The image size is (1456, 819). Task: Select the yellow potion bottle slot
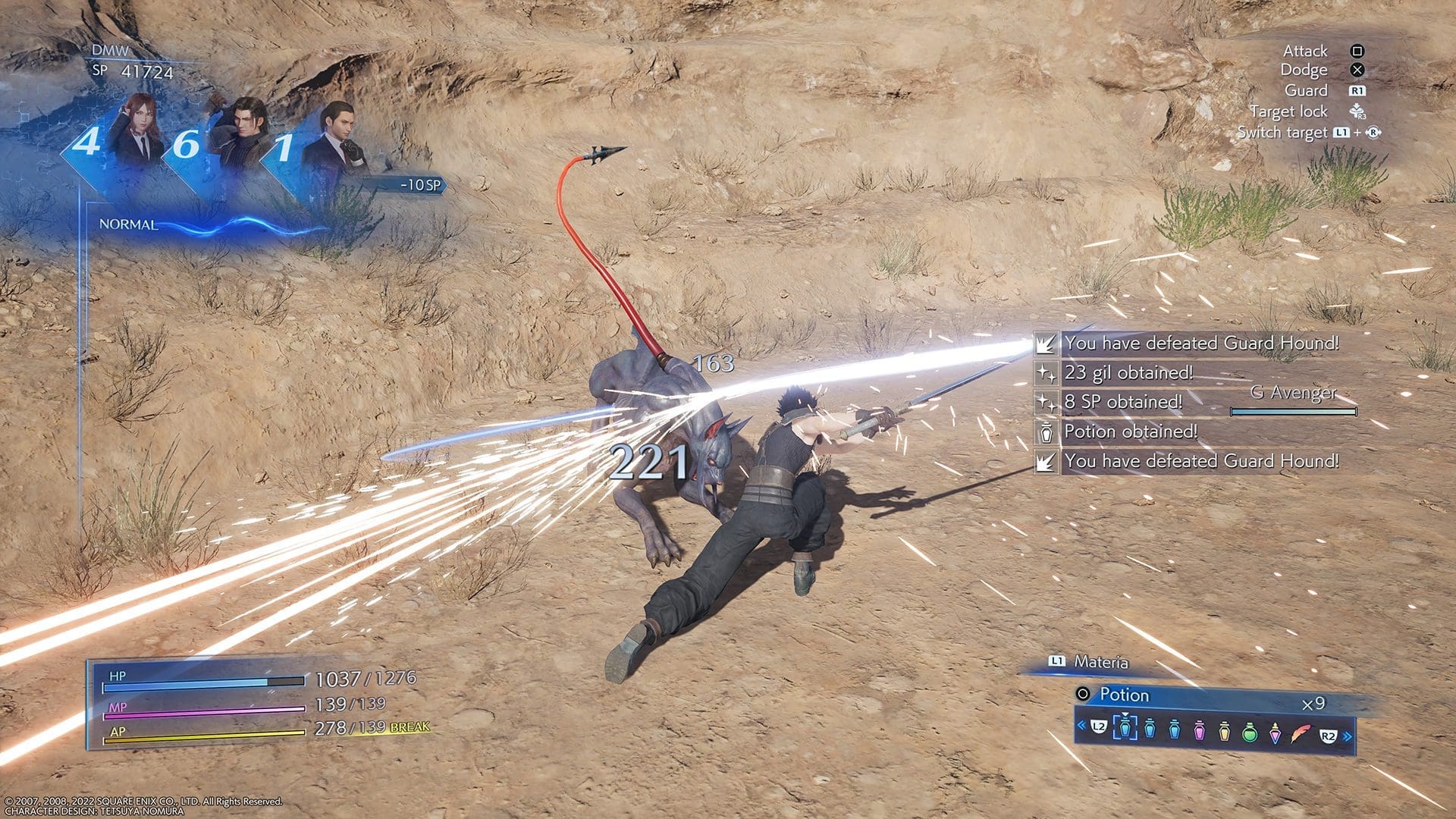(x=1225, y=730)
